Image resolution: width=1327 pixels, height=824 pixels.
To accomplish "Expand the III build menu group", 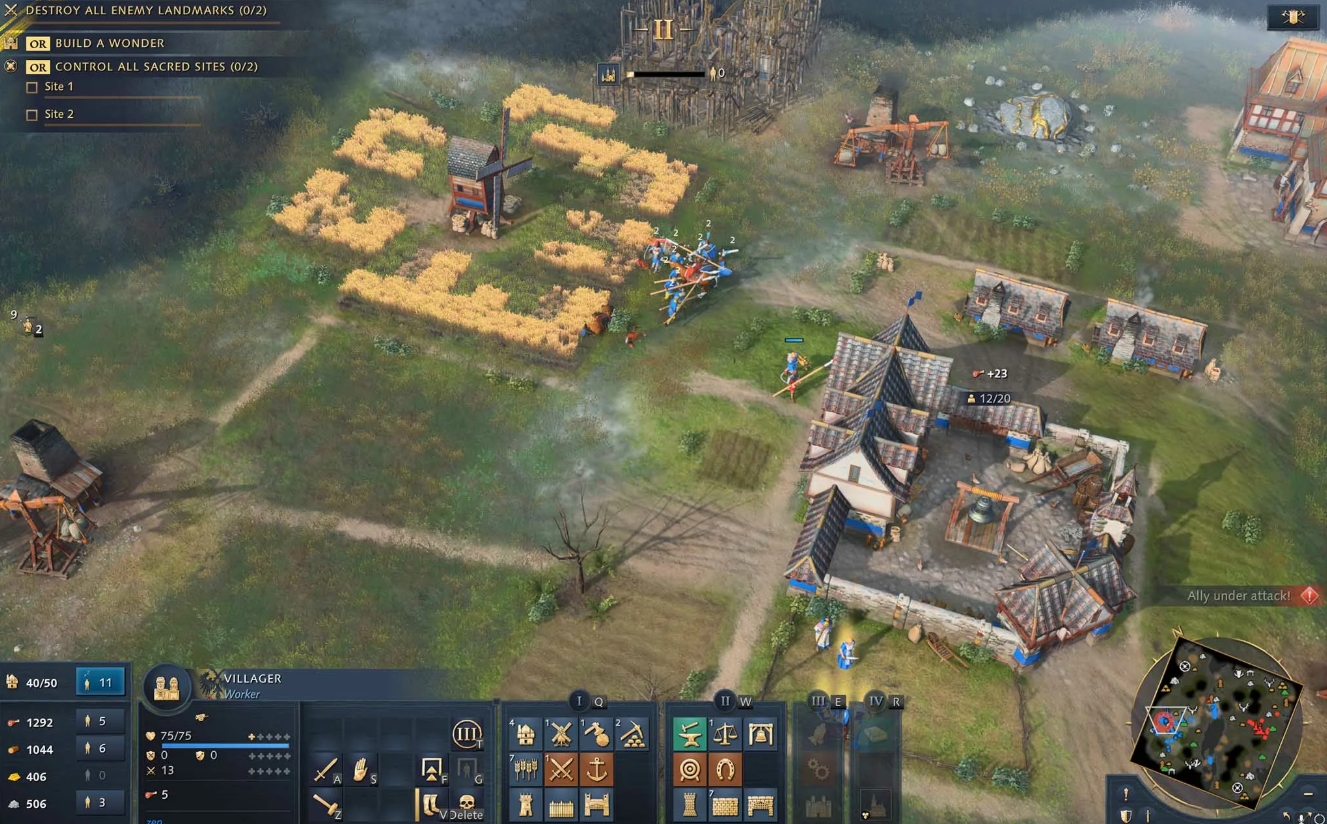I will [817, 703].
